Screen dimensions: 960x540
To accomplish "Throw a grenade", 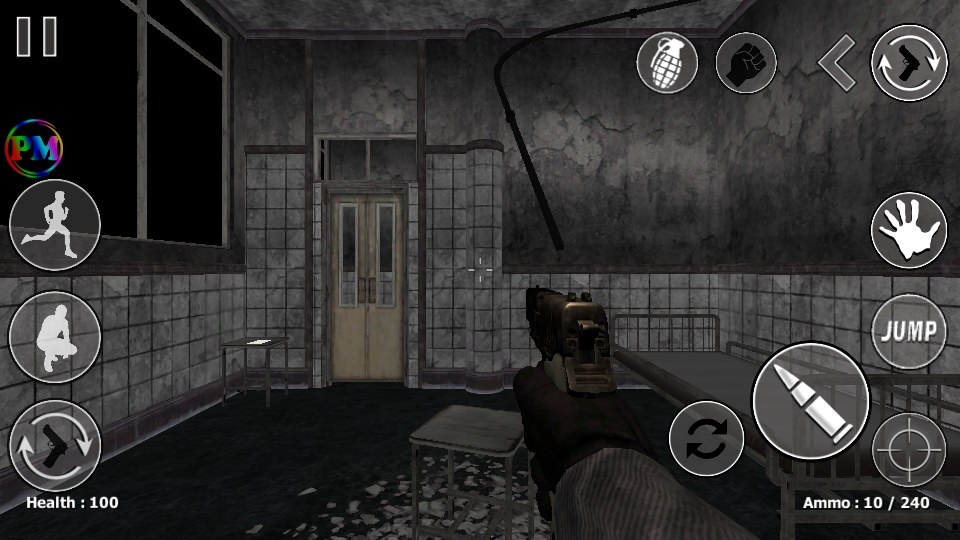I will [667, 64].
